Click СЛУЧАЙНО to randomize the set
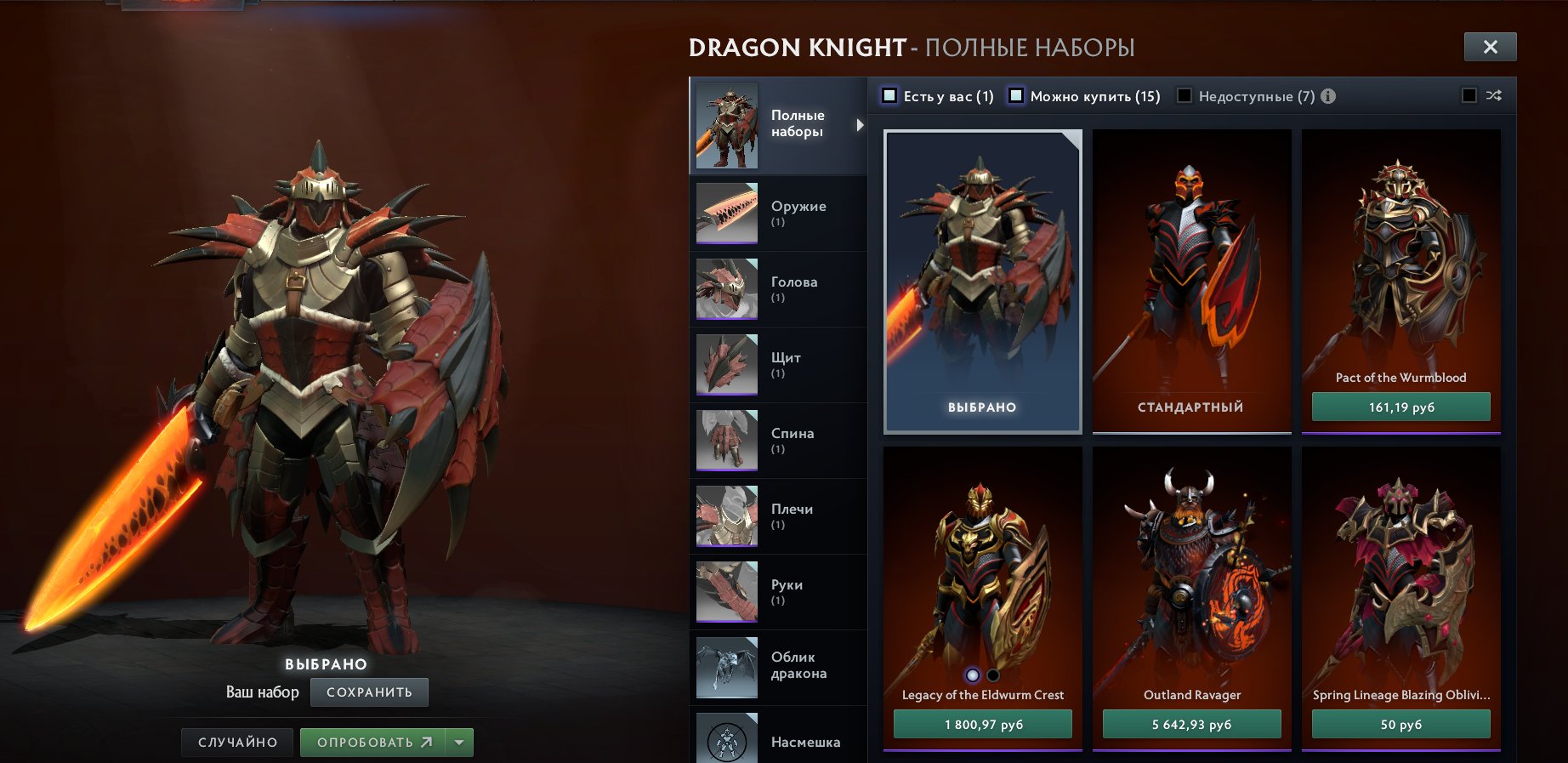1568x763 pixels. tap(237, 742)
